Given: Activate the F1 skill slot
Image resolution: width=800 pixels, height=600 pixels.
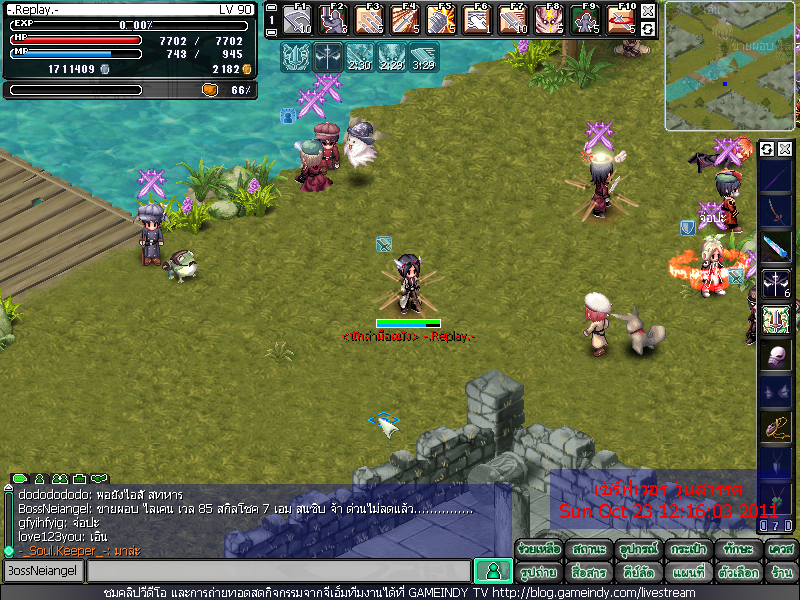Looking at the screenshot, I should 297,19.
